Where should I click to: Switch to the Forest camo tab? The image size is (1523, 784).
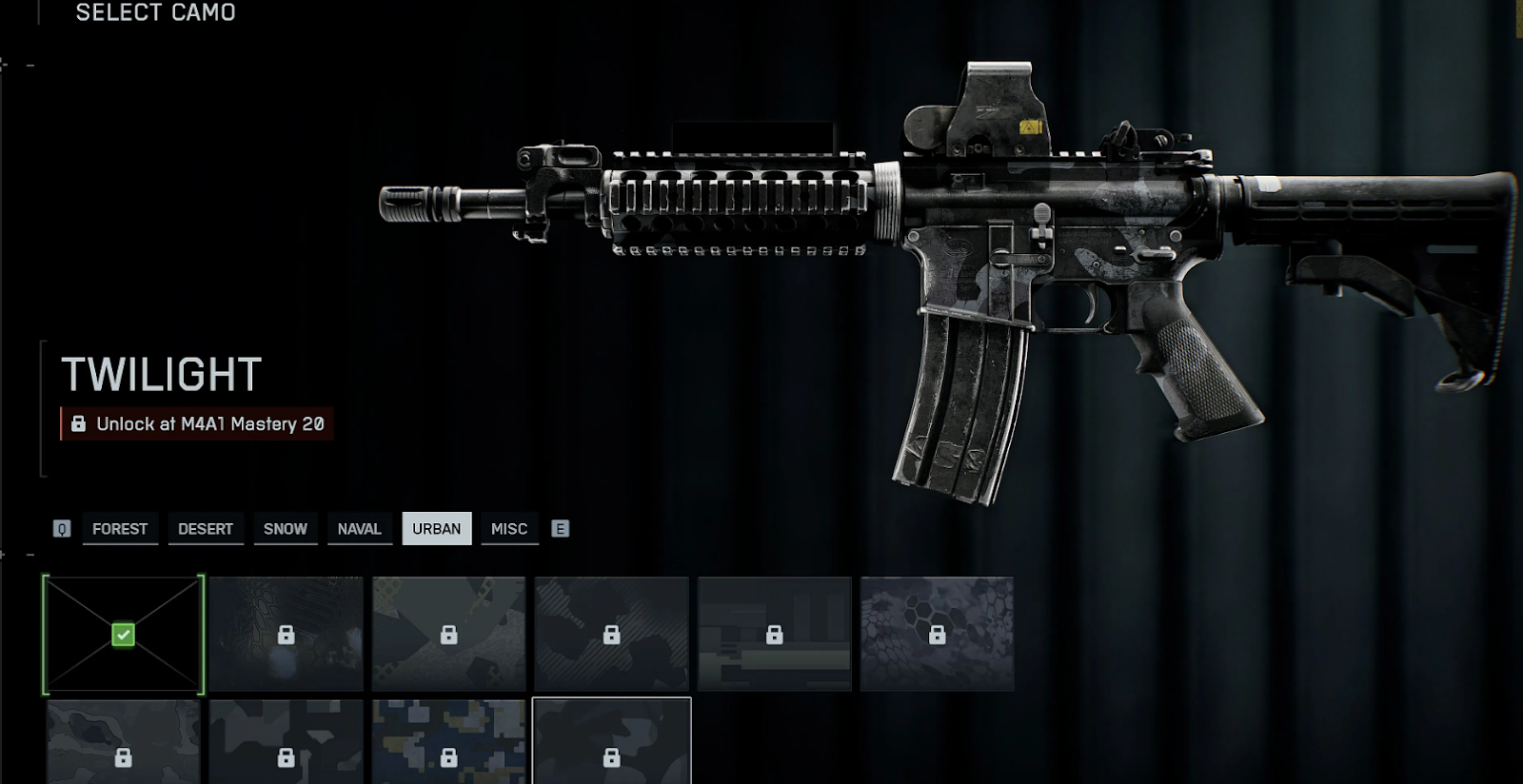(x=120, y=529)
